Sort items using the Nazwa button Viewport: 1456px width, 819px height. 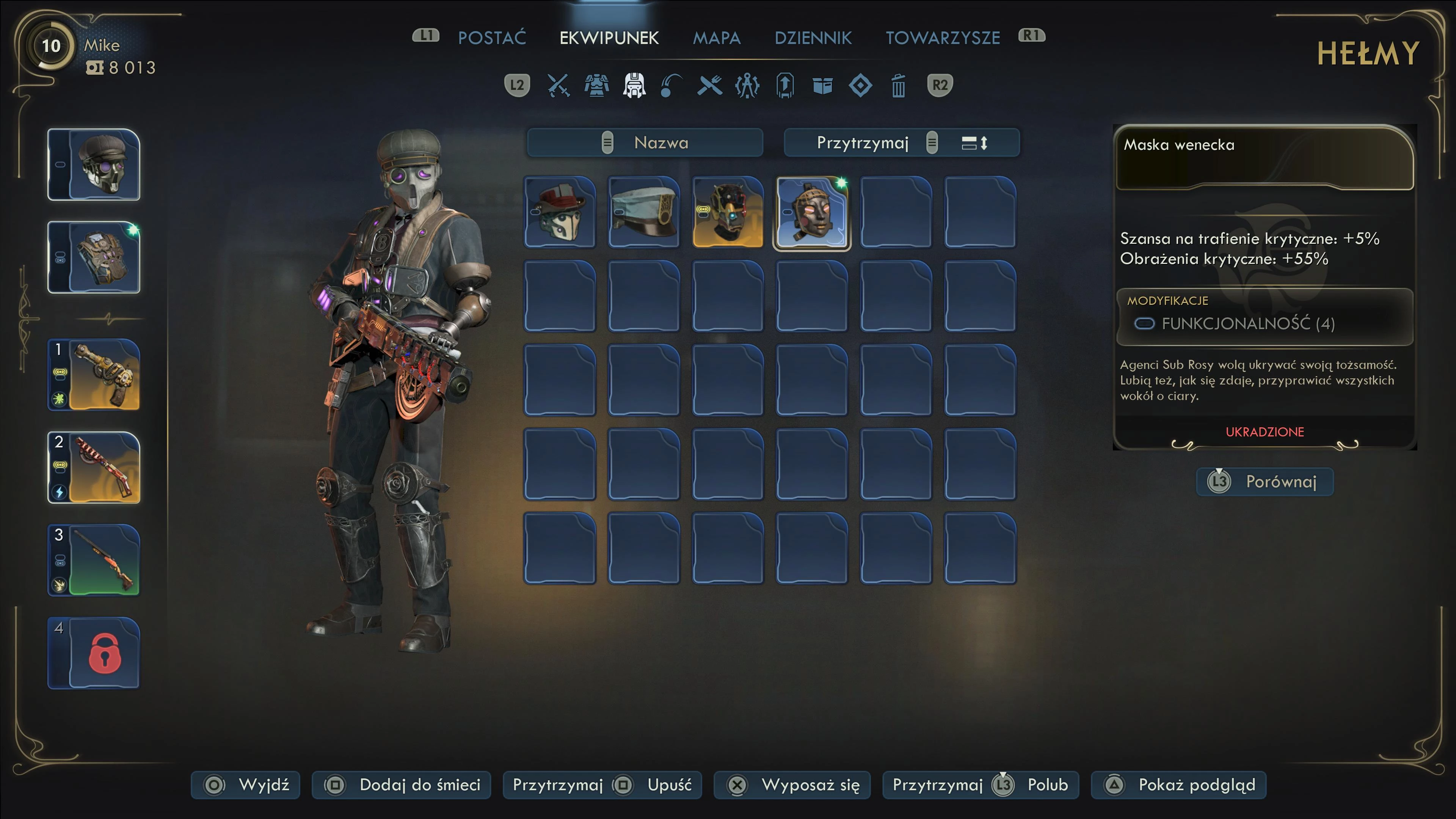pyautogui.click(x=645, y=143)
